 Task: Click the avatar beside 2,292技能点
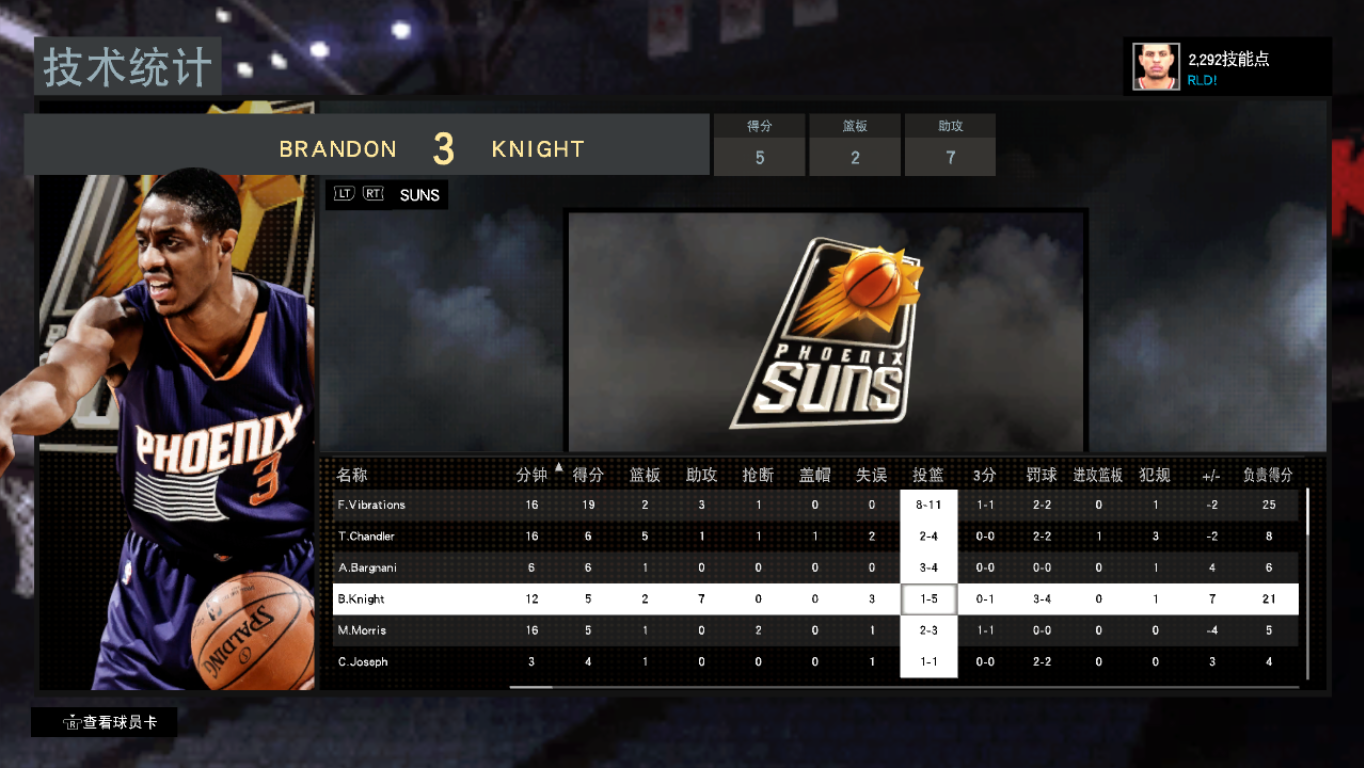pyautogui.click(x=1156, y=65)
